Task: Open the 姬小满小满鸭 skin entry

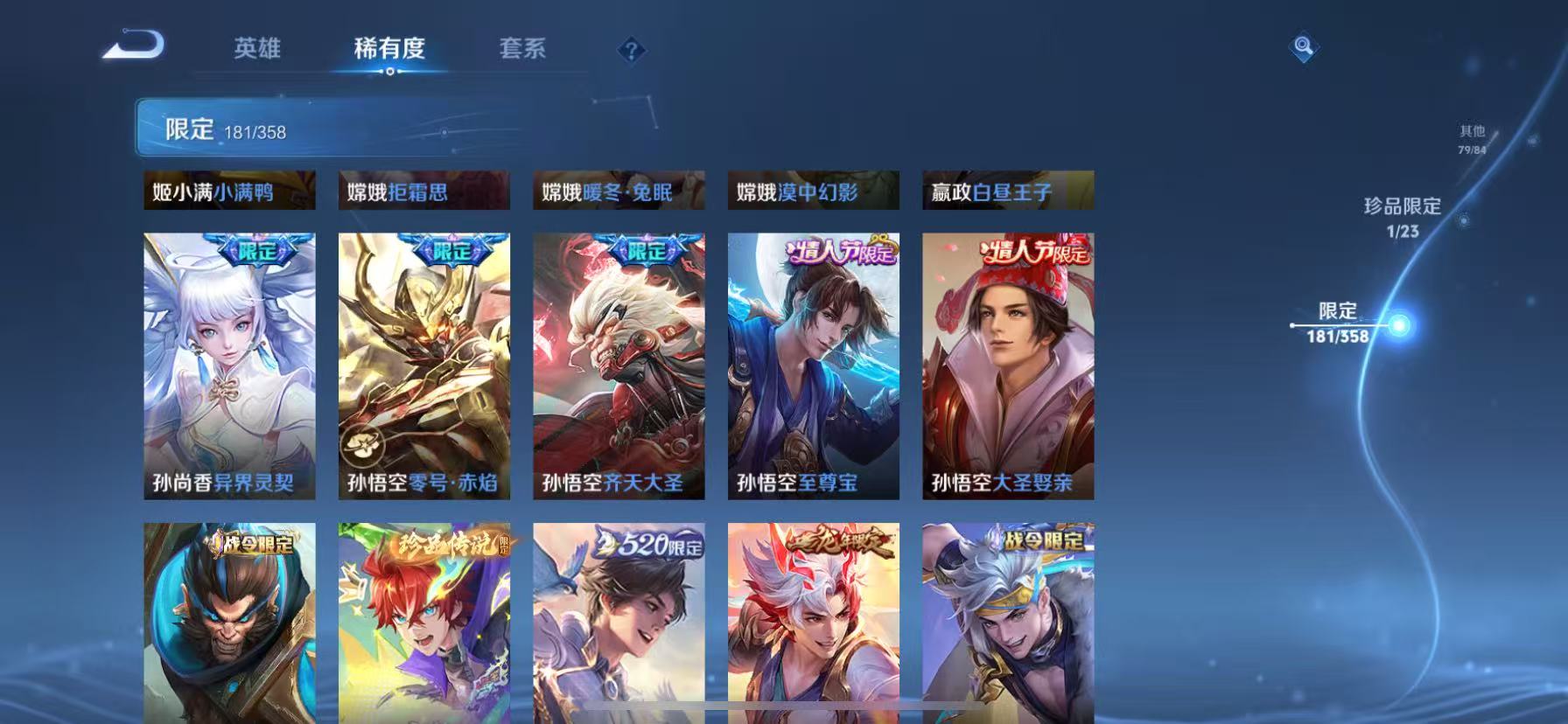Action: (229, 191)
